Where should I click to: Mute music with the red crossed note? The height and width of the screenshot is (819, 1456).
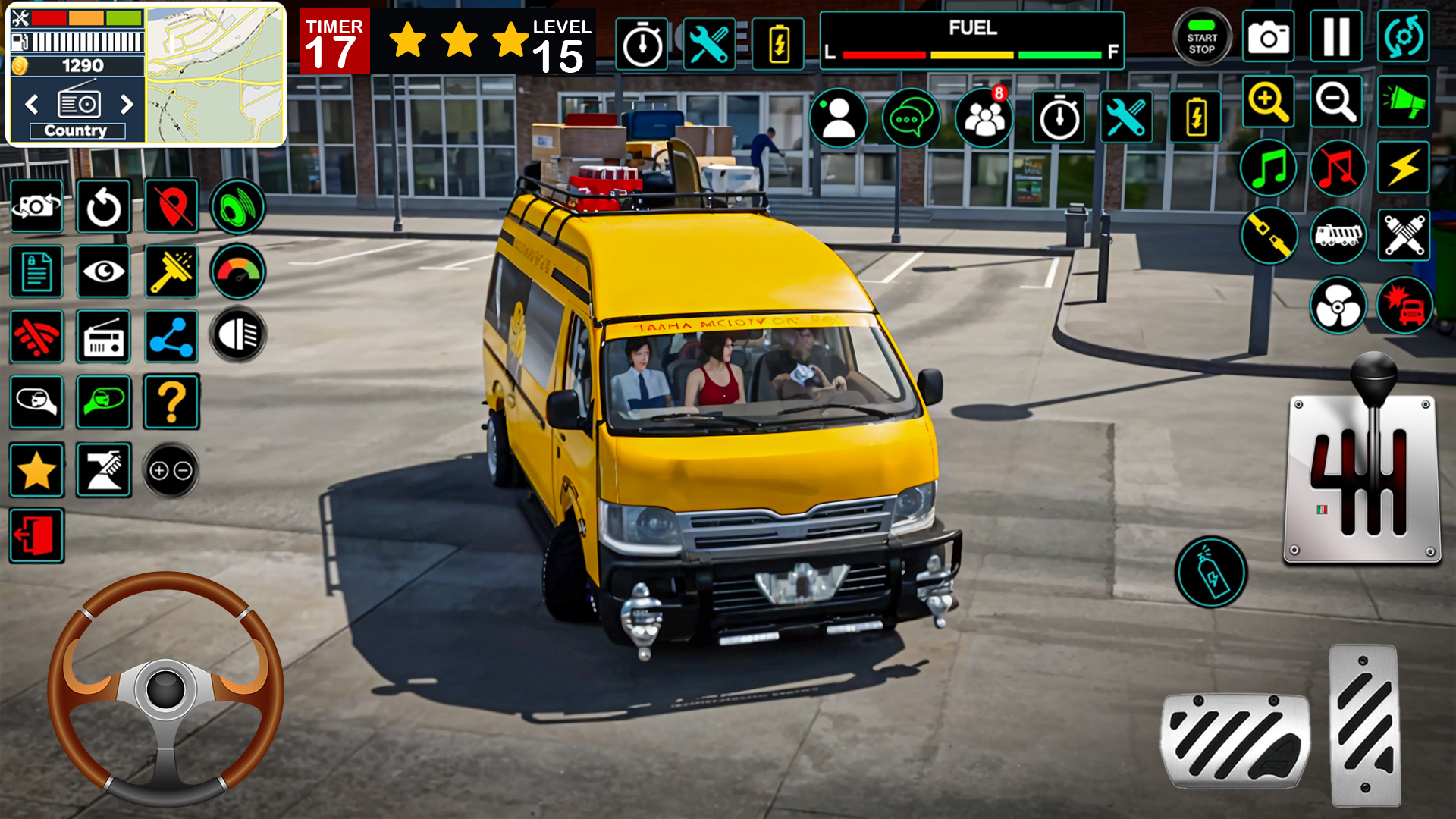click(x=1337, y=168)
